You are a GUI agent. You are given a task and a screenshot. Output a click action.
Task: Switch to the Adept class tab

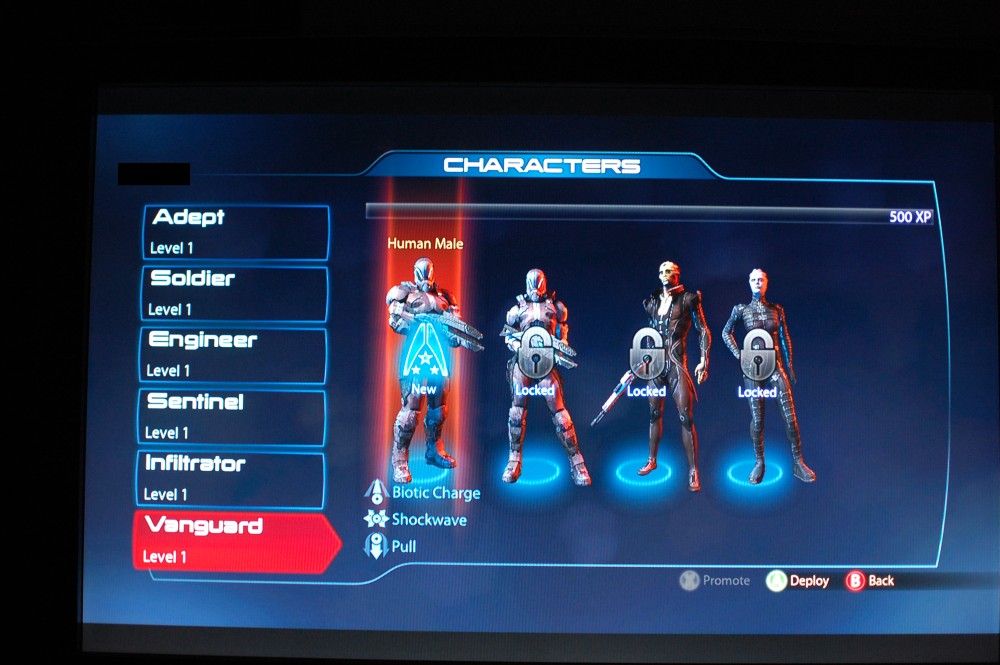coord(237,231)
